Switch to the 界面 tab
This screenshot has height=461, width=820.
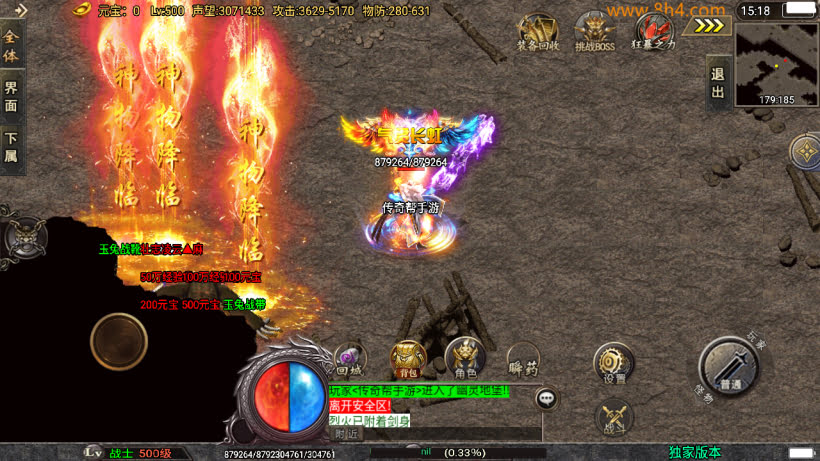tap(11, 95)
